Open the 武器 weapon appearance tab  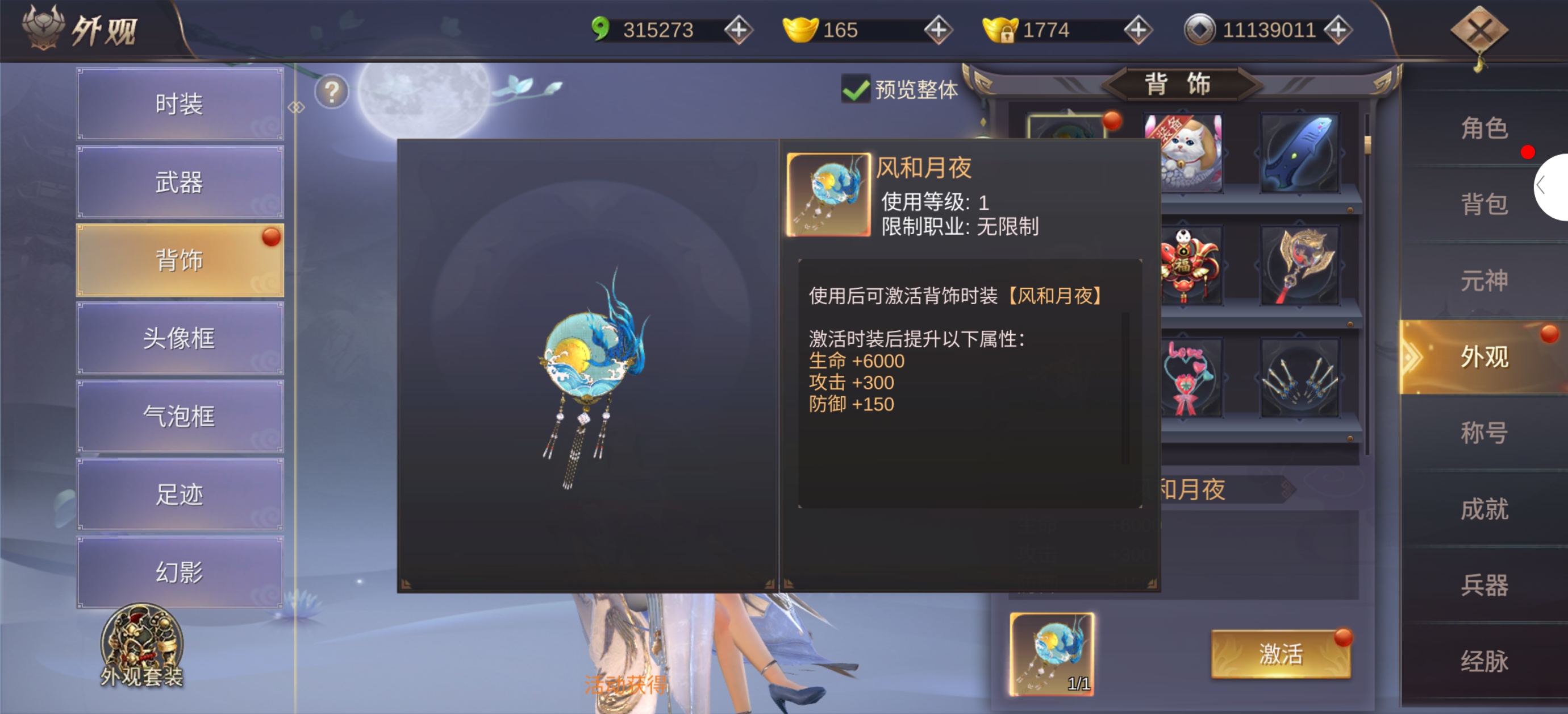coord(180,182)
